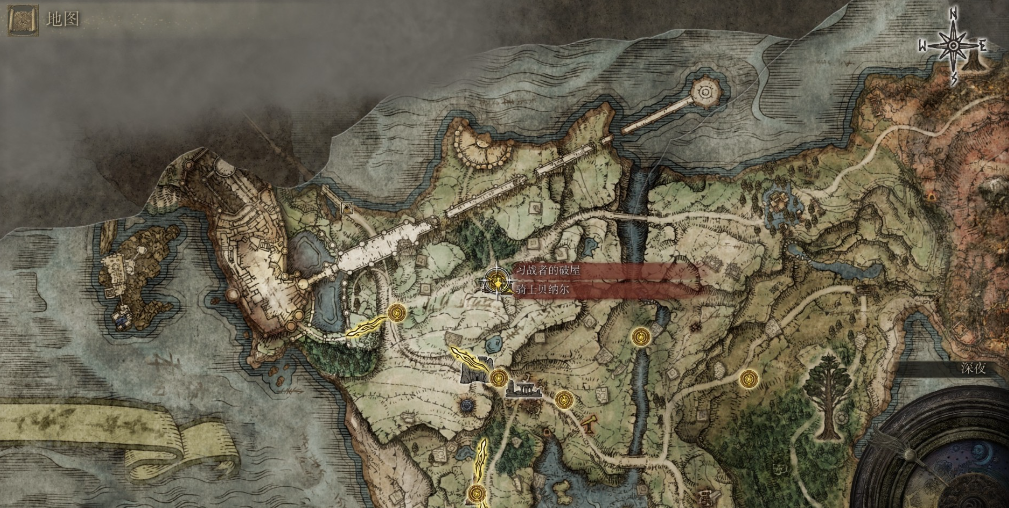Select the 习战者的破屋 site of grace marker

pyautogui.click(x=497, y=283)
